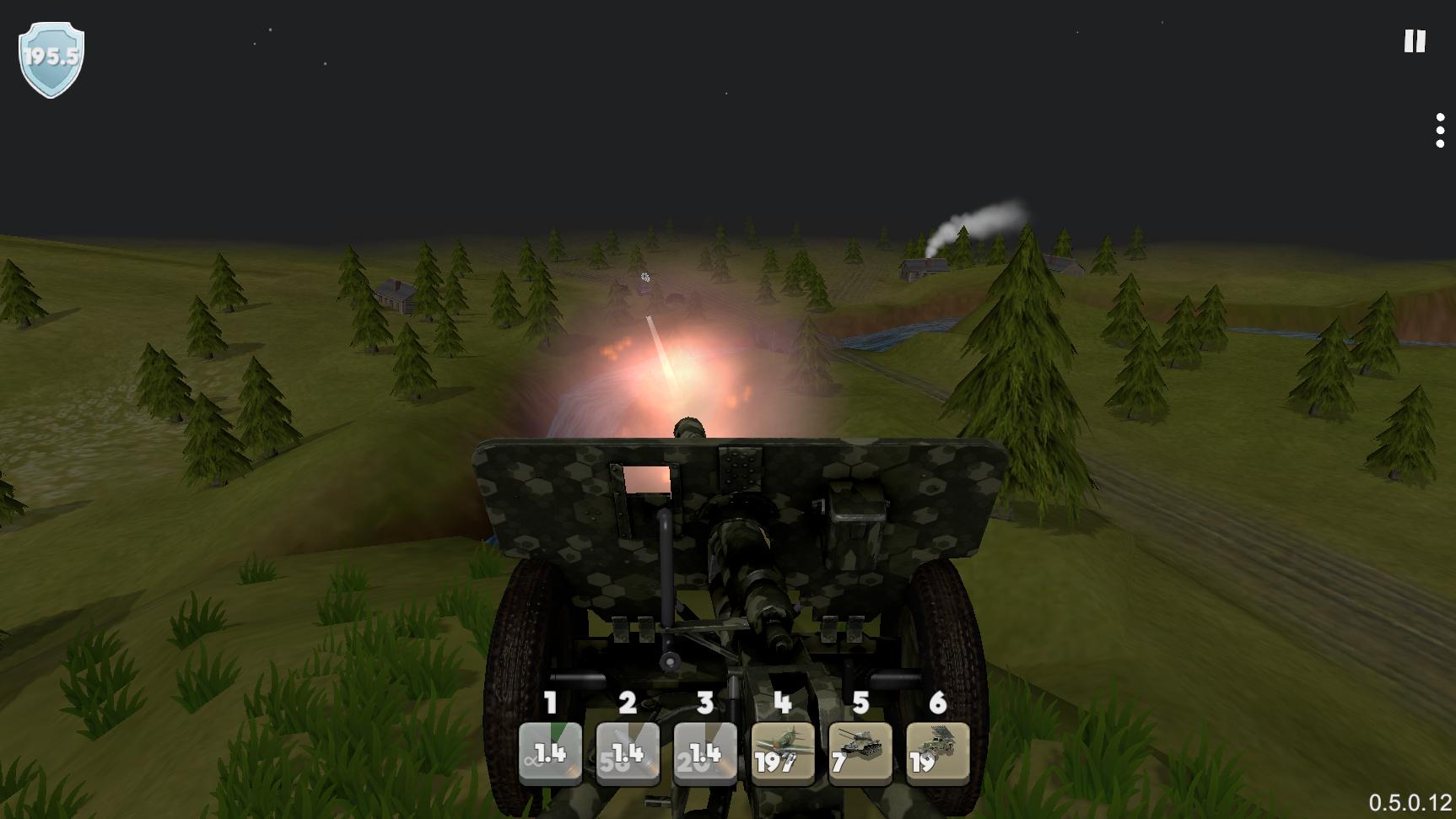Viewport: 1456px width, 819px height.
Task: Click the ammo count 19 on the rocket slot
Action: coord(922,762)
